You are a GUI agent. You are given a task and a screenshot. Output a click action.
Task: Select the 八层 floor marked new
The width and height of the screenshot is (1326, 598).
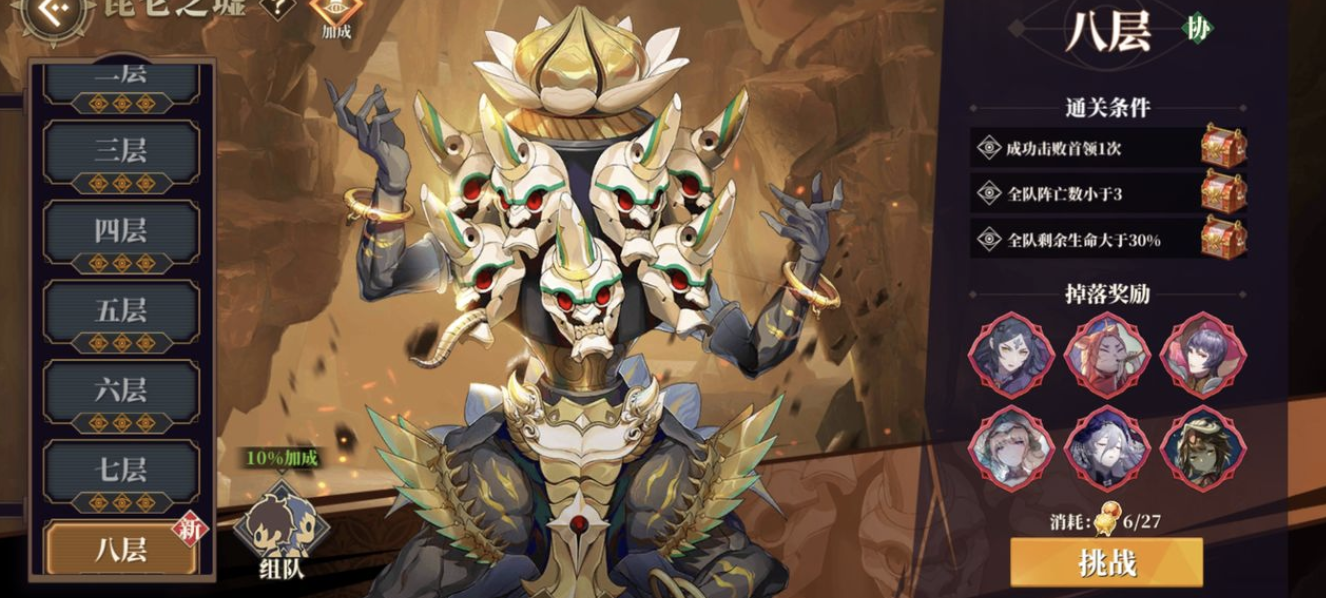tap(121, 549)
